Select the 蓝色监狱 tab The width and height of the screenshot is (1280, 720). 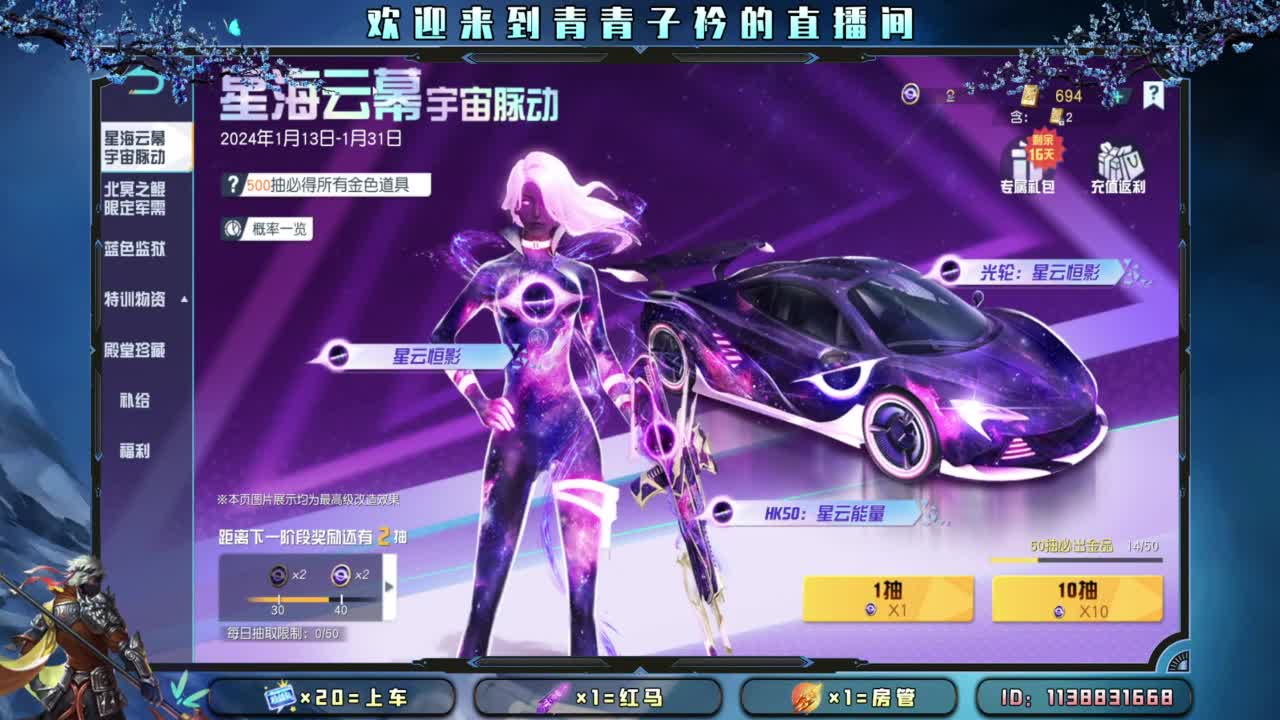click(134, 250)
